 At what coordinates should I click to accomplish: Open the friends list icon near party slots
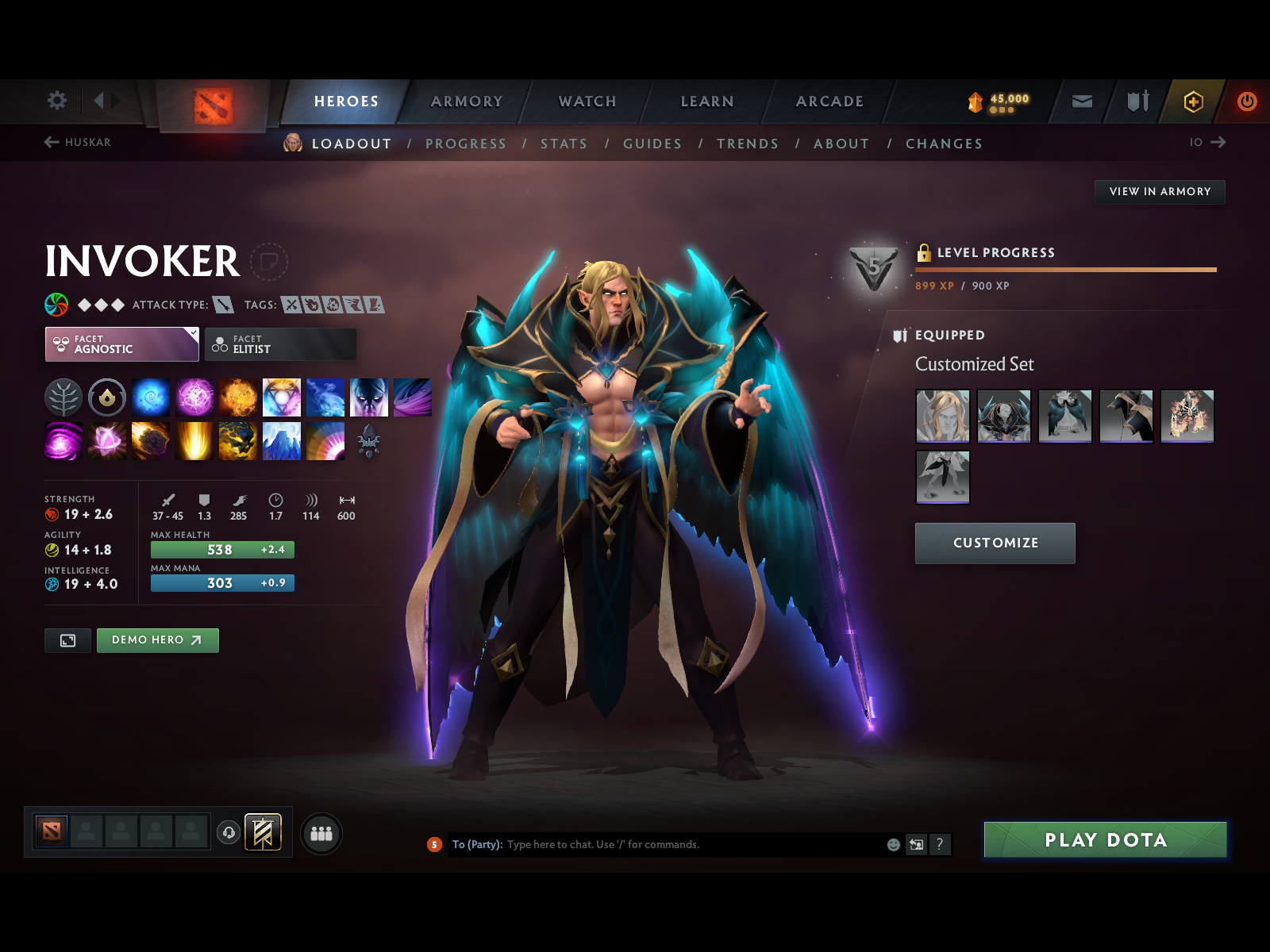click(x=321, y=834)
